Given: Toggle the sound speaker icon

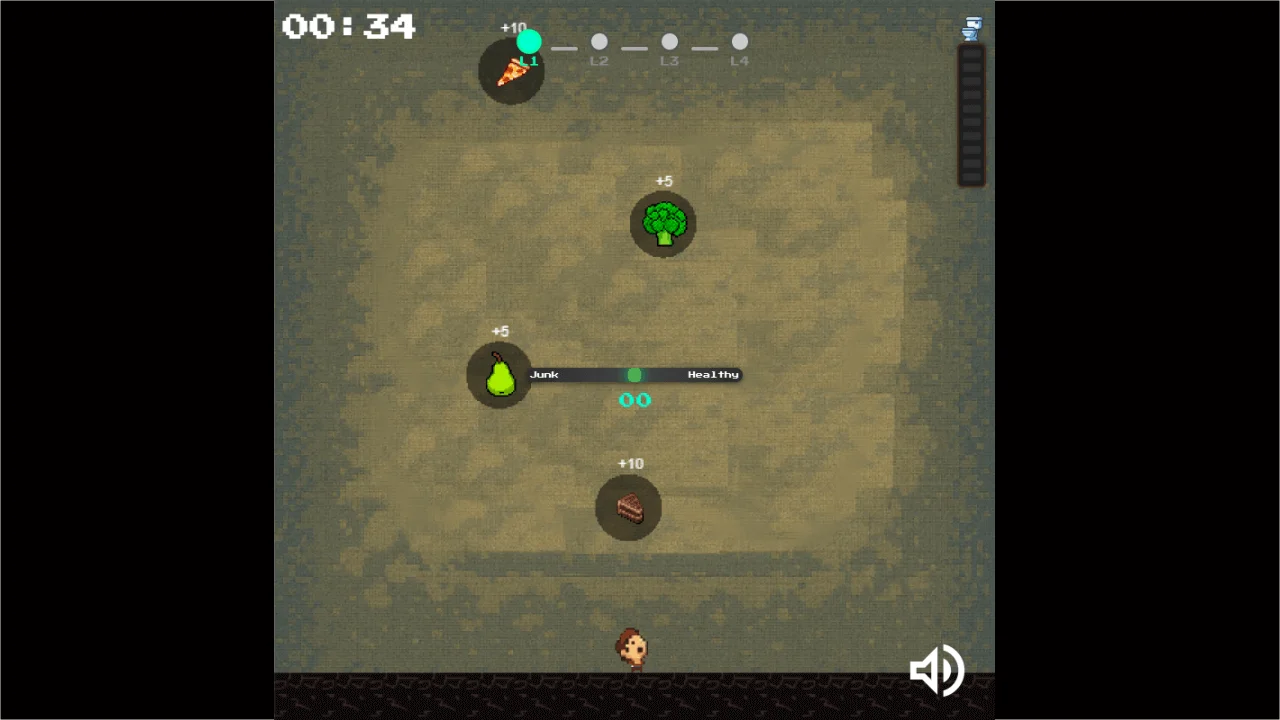Looking at the screenshot, I should 936,670.
